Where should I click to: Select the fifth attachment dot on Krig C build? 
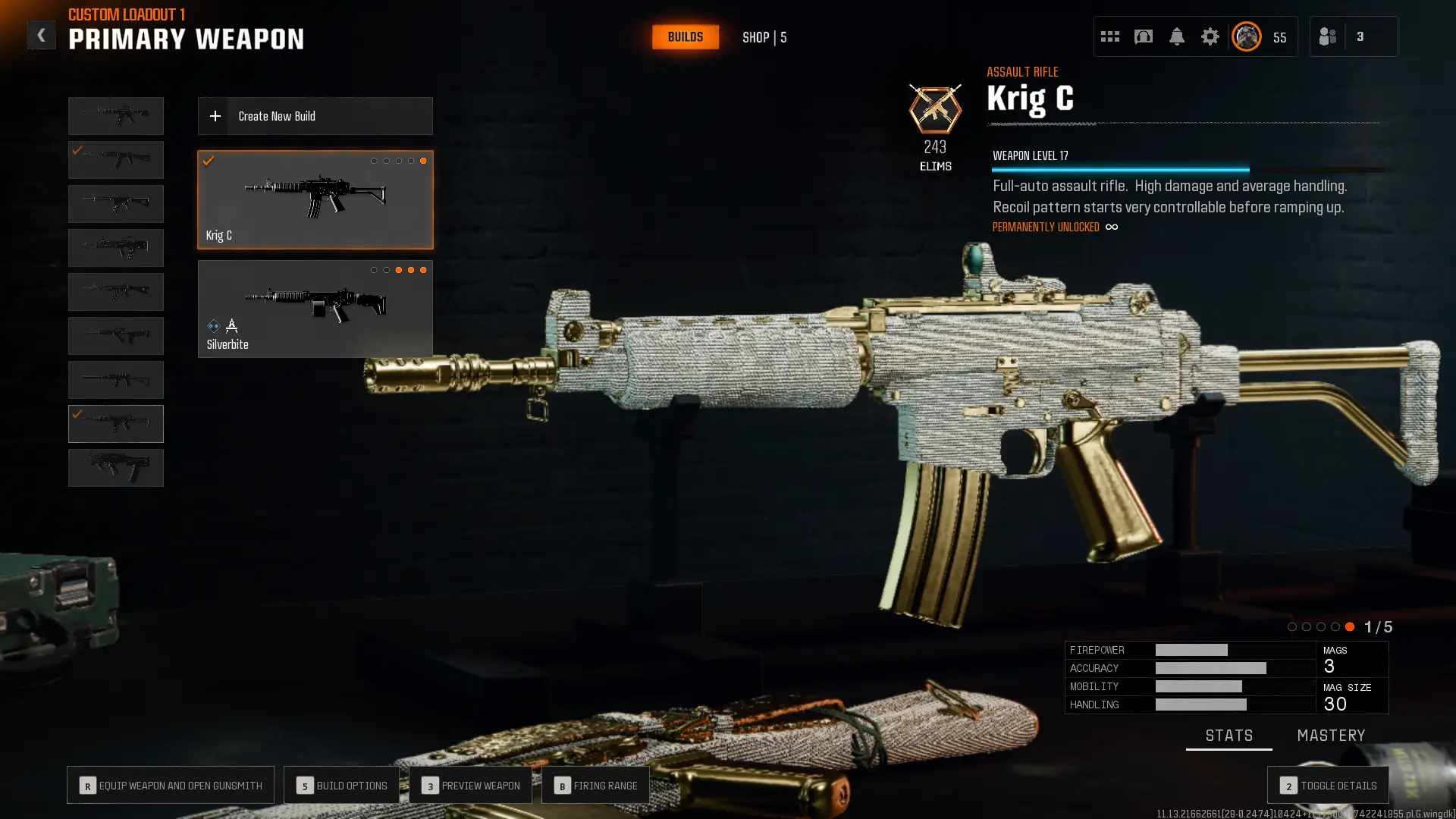click(423, 161)
